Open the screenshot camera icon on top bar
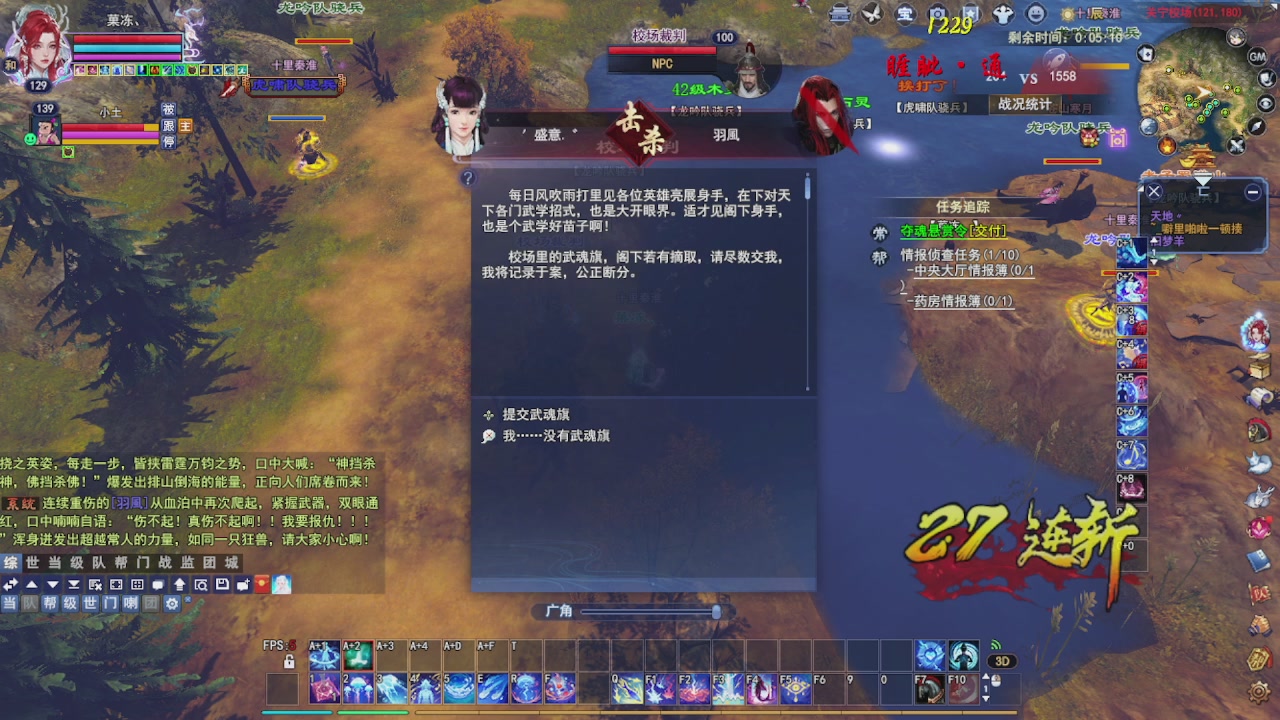 (937, 13)
